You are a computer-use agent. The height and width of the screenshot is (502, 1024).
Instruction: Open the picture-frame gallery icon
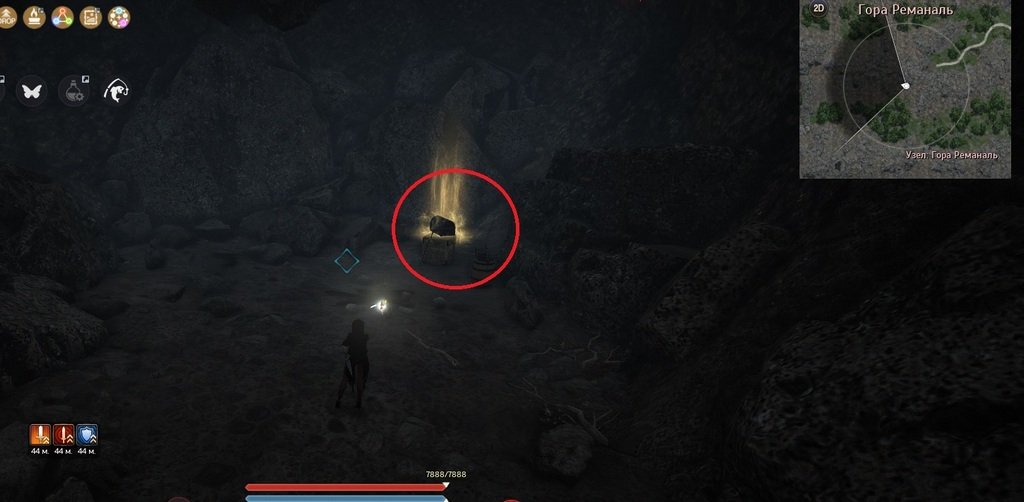(x=90, y=17)
